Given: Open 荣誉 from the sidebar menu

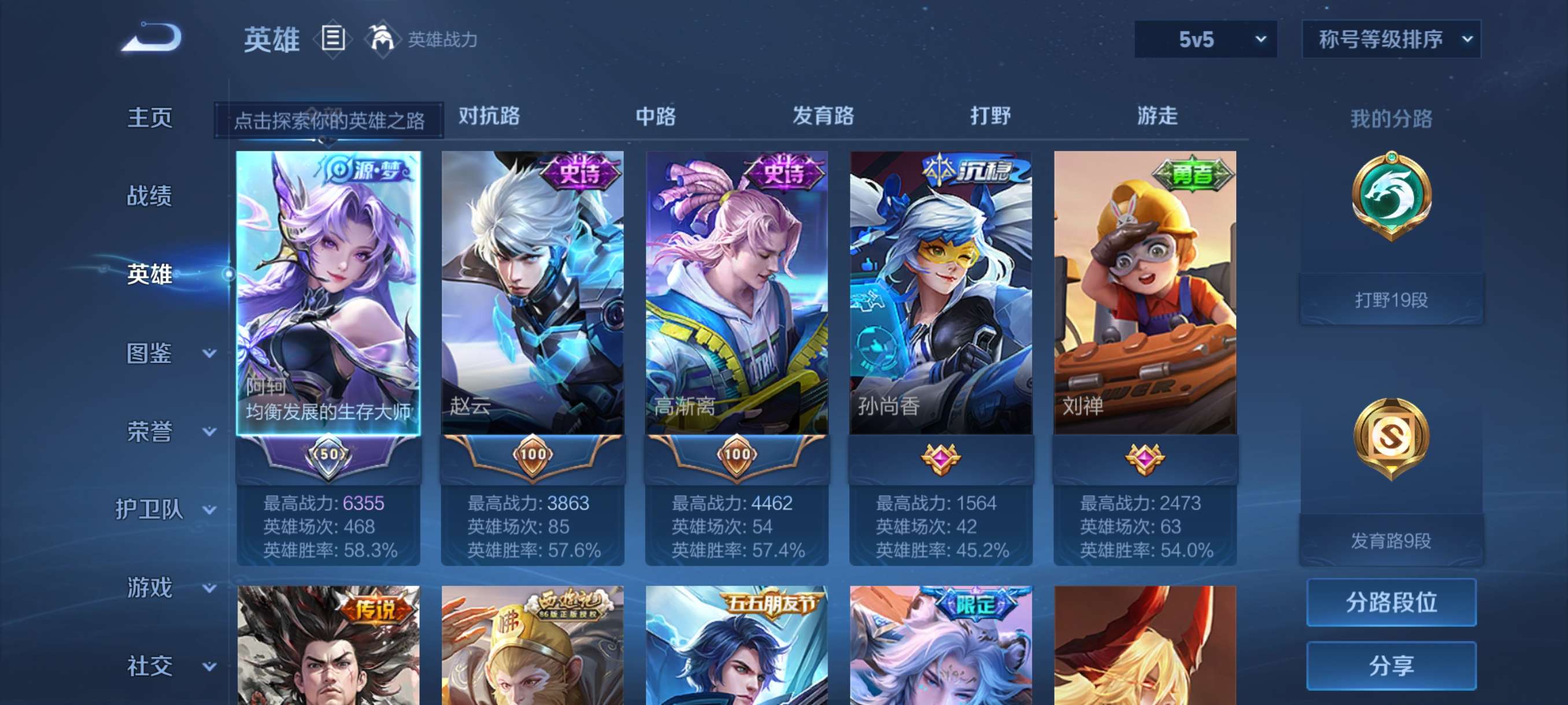Looking at the screenshot, I should pos(151,430).
